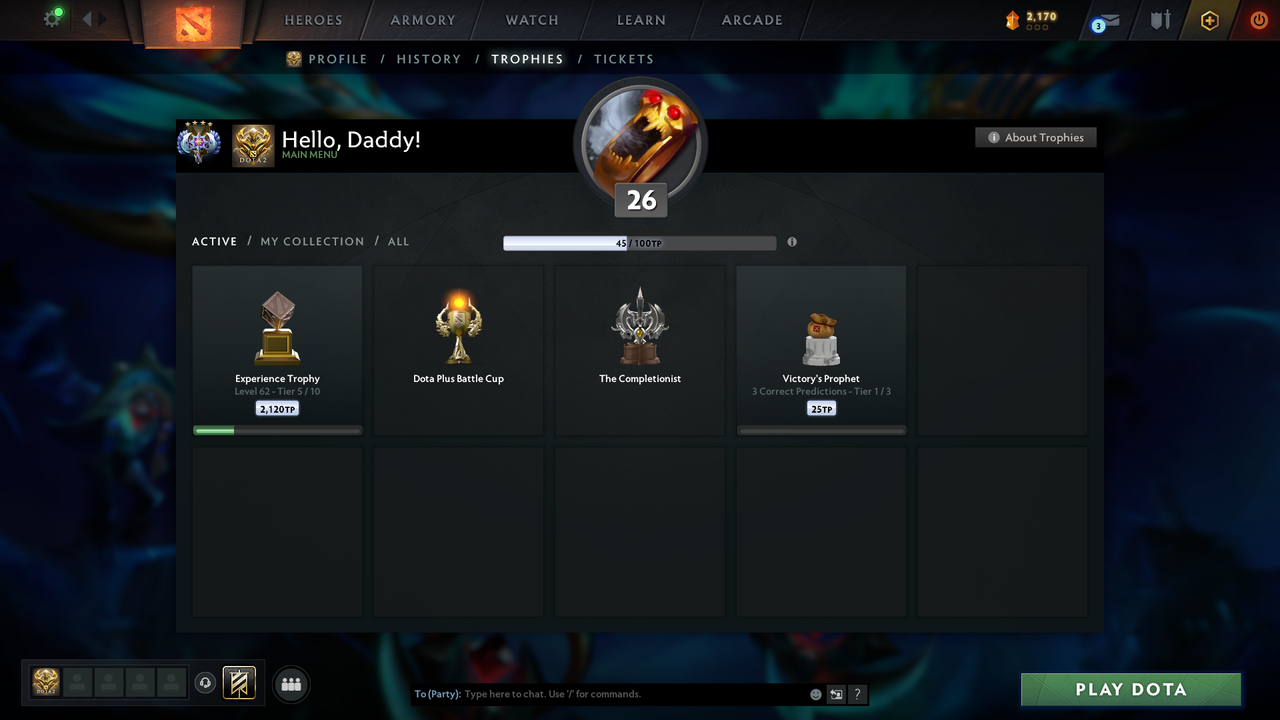This screenshot has width=1280, height=720.
Task: Open the ARCADE menu
Action: [x=751, y=20]
